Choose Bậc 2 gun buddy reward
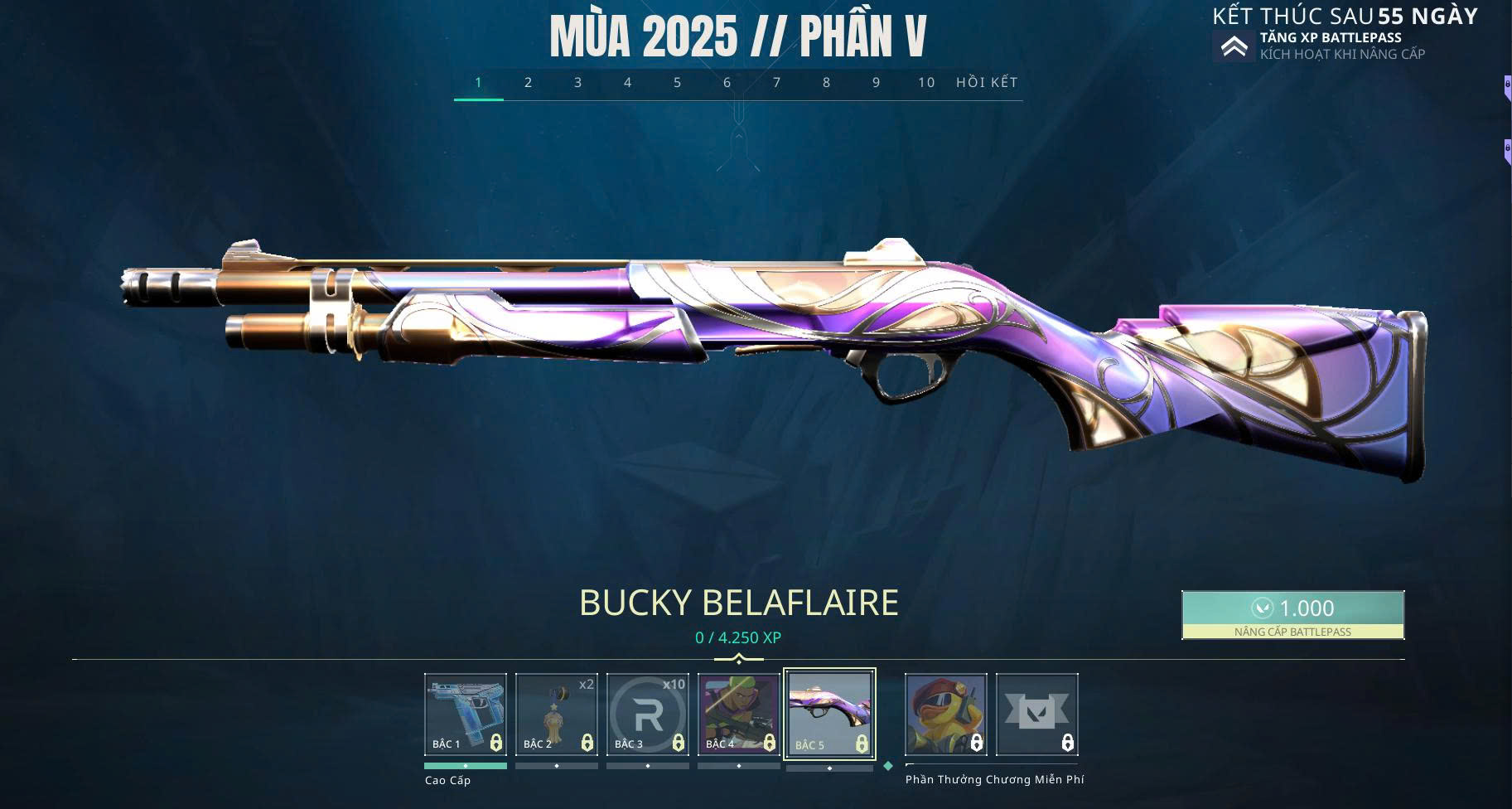 pyautogui.click(x=557, y=714)
